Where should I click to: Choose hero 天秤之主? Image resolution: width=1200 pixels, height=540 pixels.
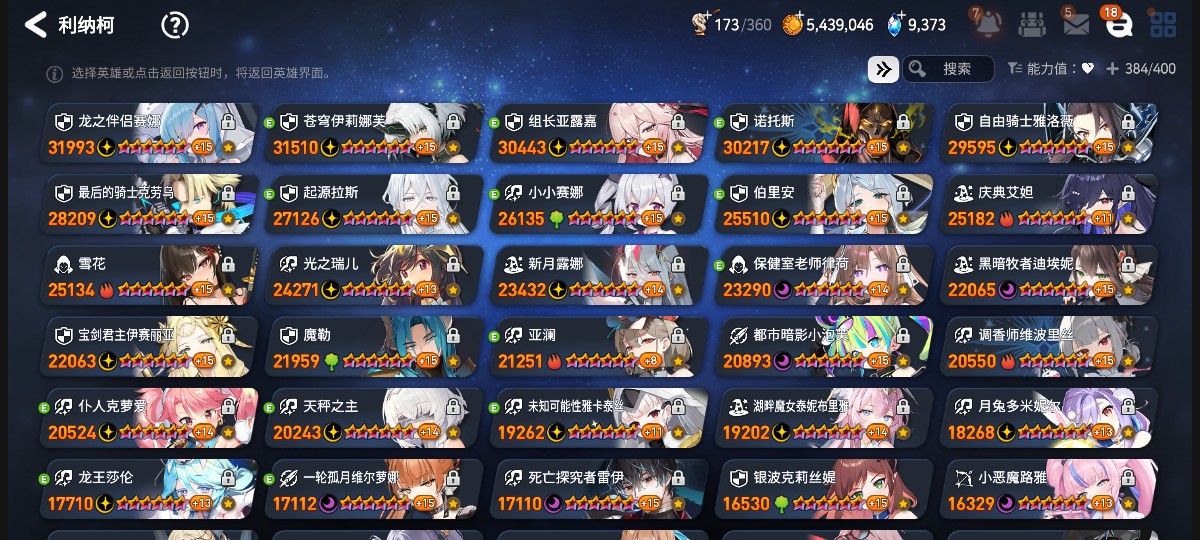tap(375, 418)
